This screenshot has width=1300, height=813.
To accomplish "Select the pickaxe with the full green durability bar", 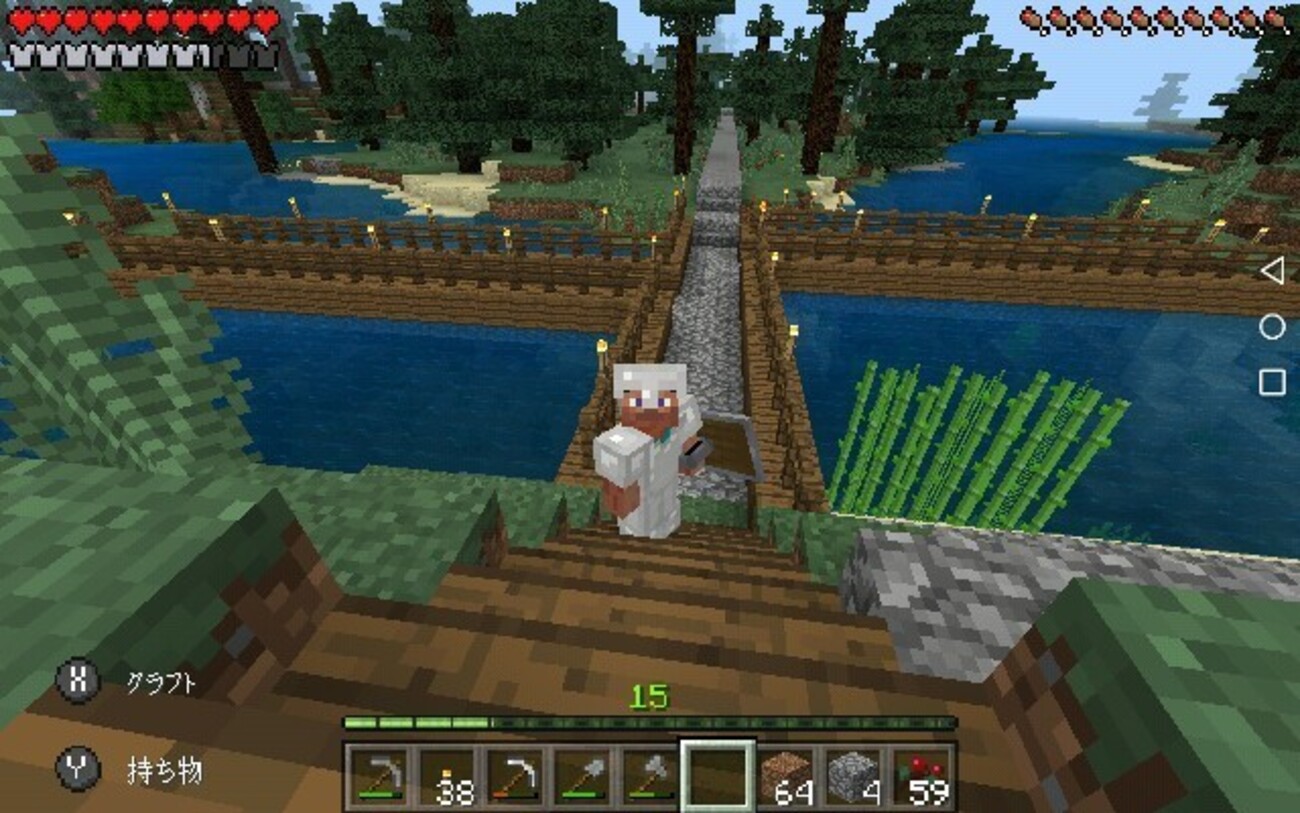I will pos(378,775).
